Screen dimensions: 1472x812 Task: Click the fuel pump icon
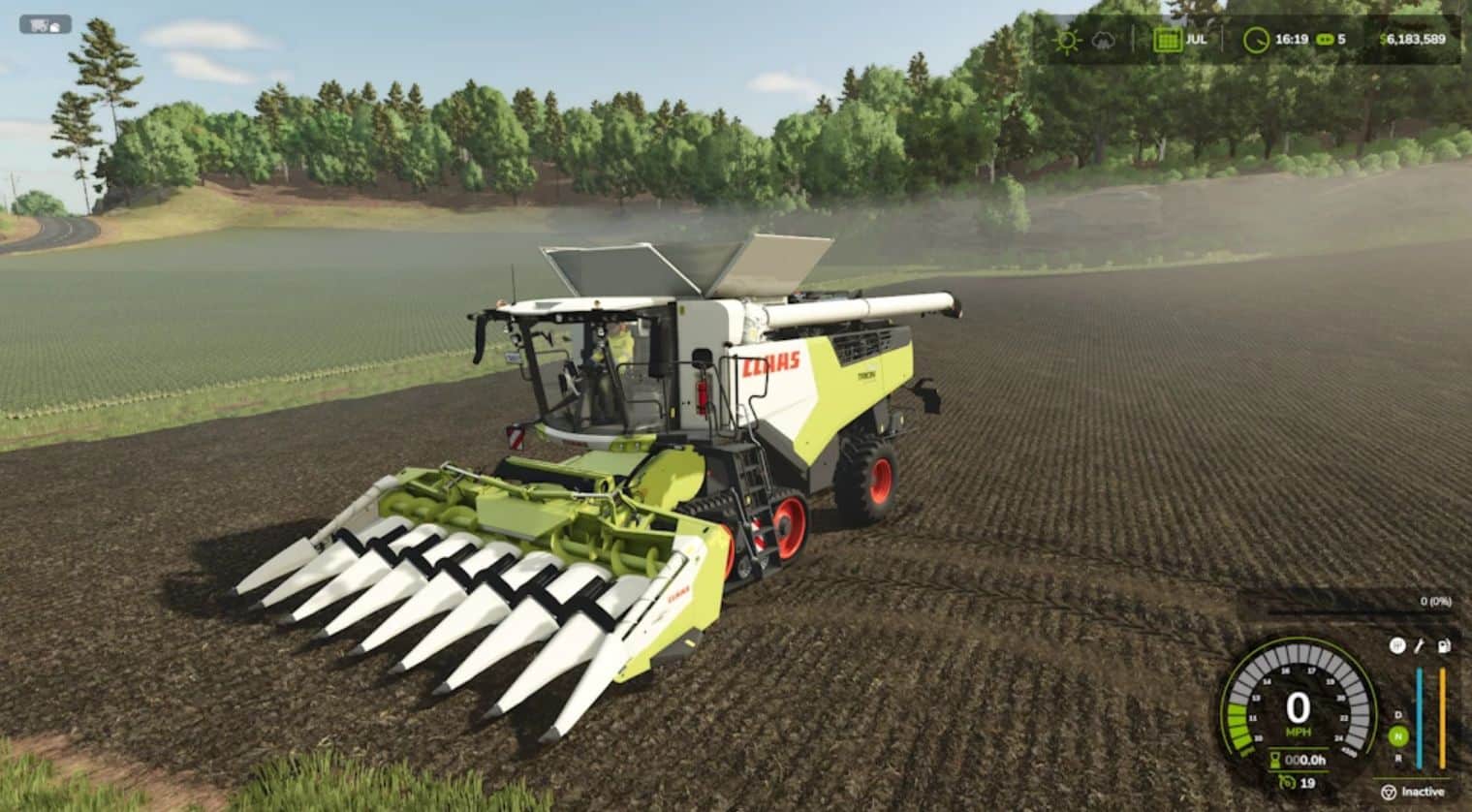pos(1443,646)
